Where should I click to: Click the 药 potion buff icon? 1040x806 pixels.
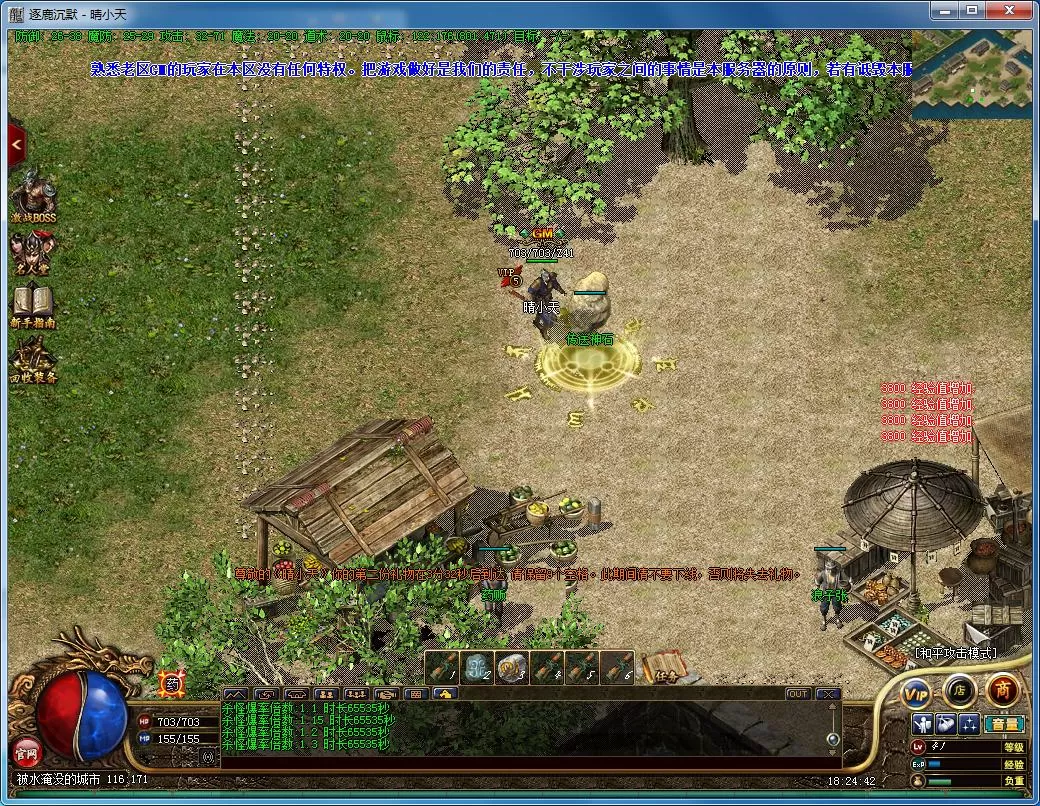pyautogui.click(x=171, y=684)
